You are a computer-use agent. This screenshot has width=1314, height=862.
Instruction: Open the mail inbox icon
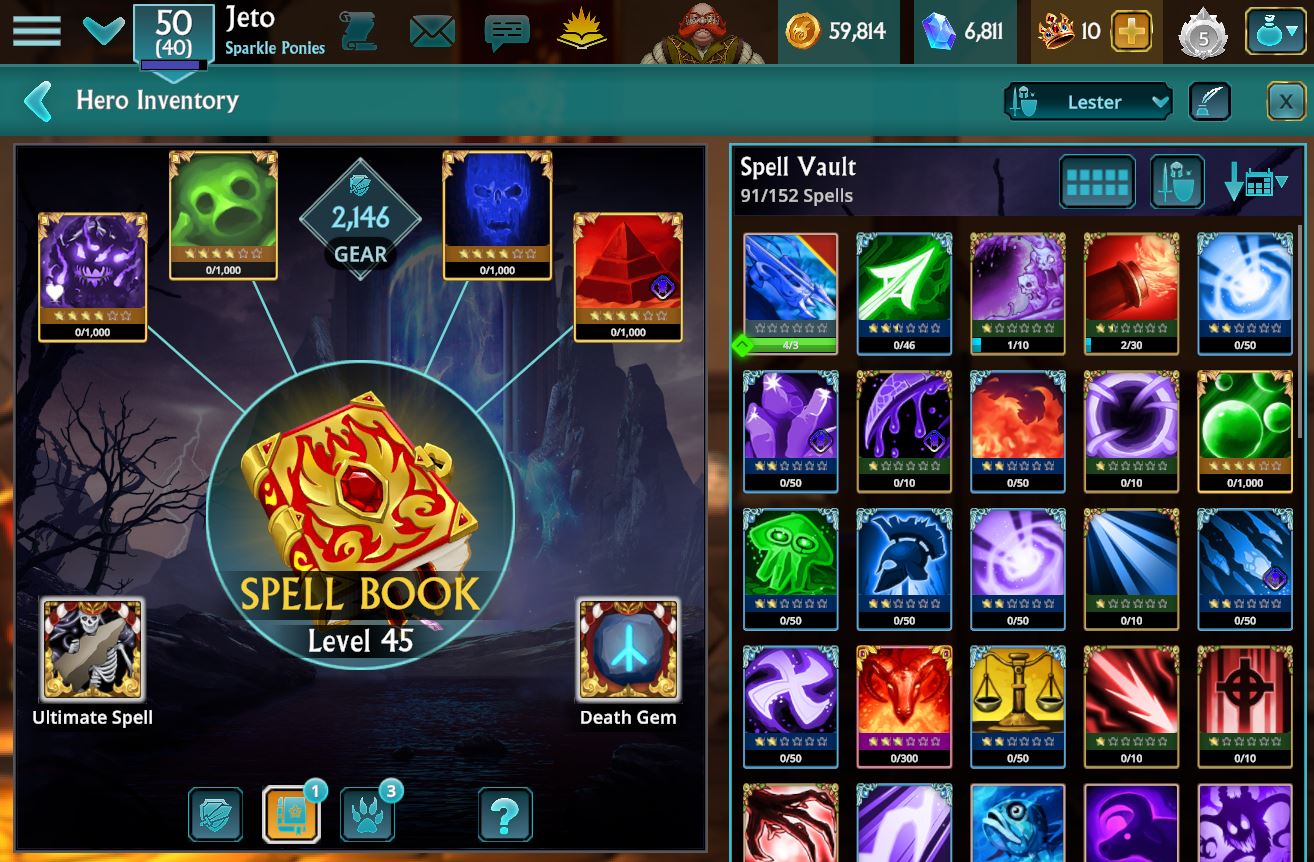[430, 31]
